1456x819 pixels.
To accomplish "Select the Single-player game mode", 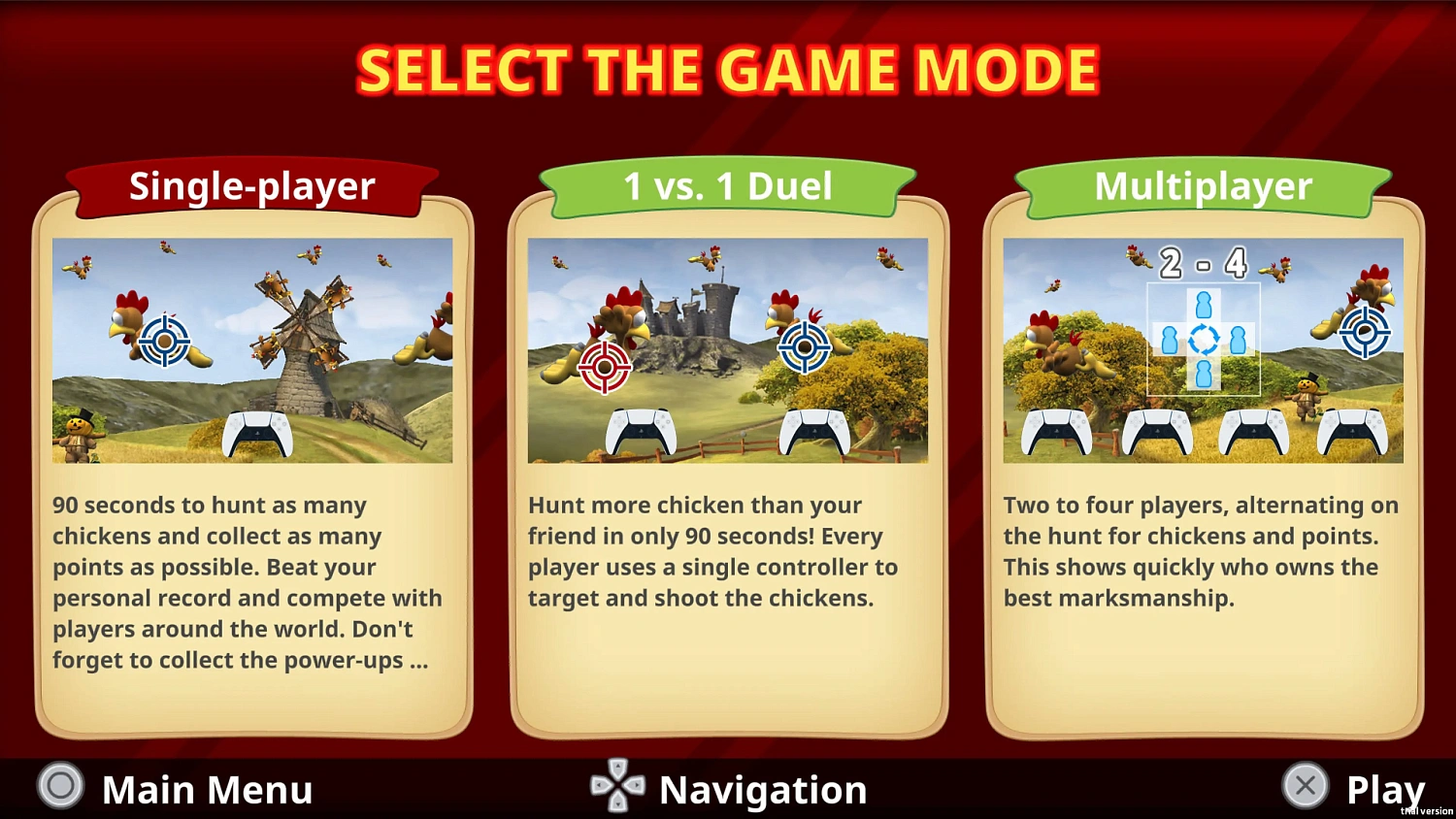I will pos(250,185).
